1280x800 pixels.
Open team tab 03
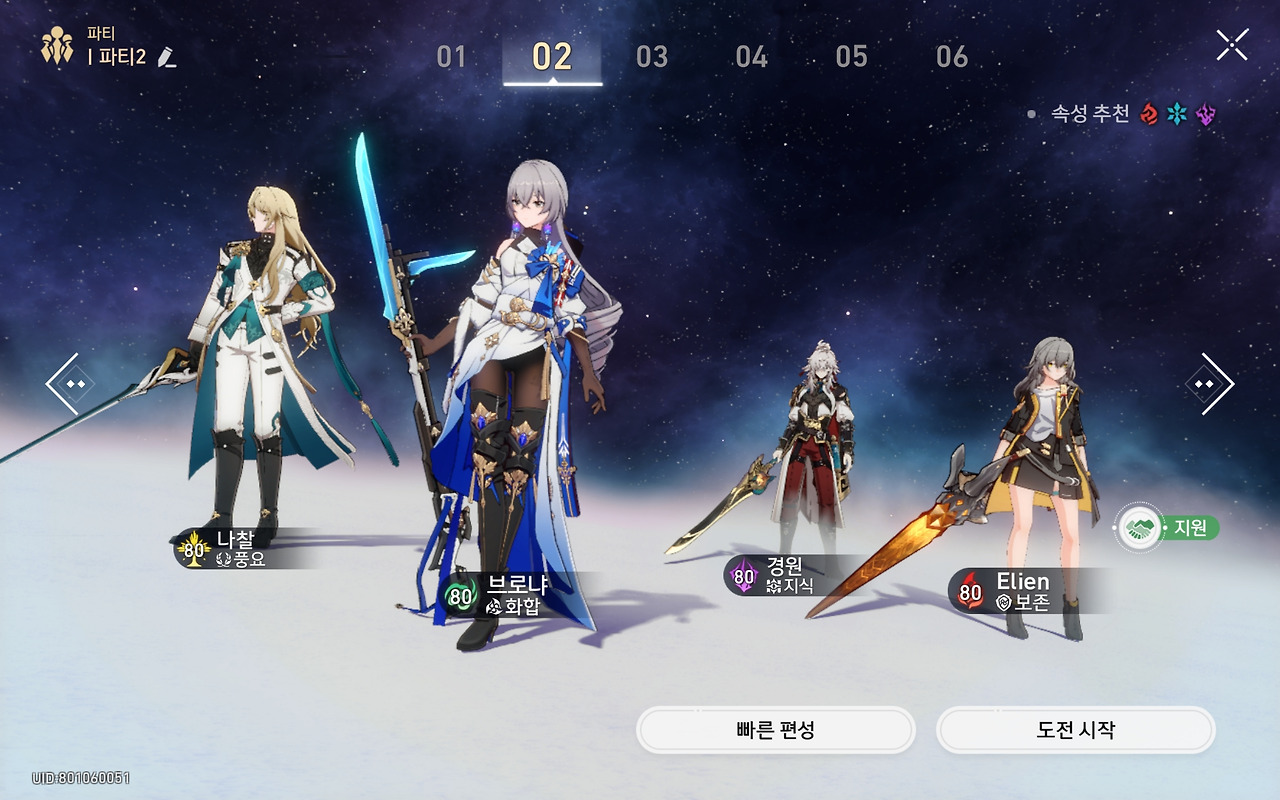pos(652,57)
